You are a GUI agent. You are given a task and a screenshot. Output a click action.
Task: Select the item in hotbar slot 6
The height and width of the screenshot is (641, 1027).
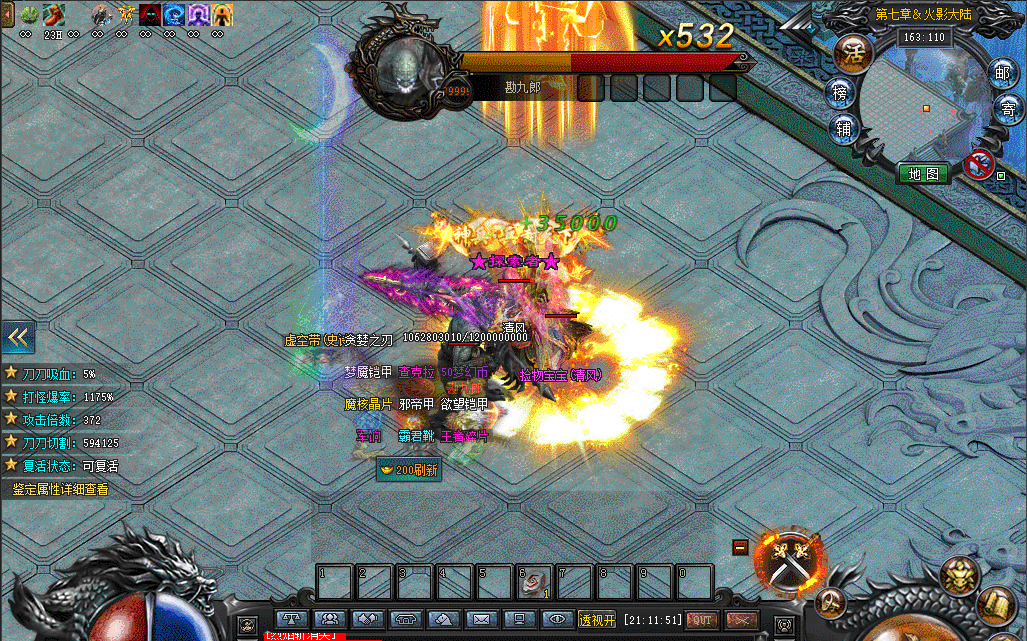[x=534, y=581]
